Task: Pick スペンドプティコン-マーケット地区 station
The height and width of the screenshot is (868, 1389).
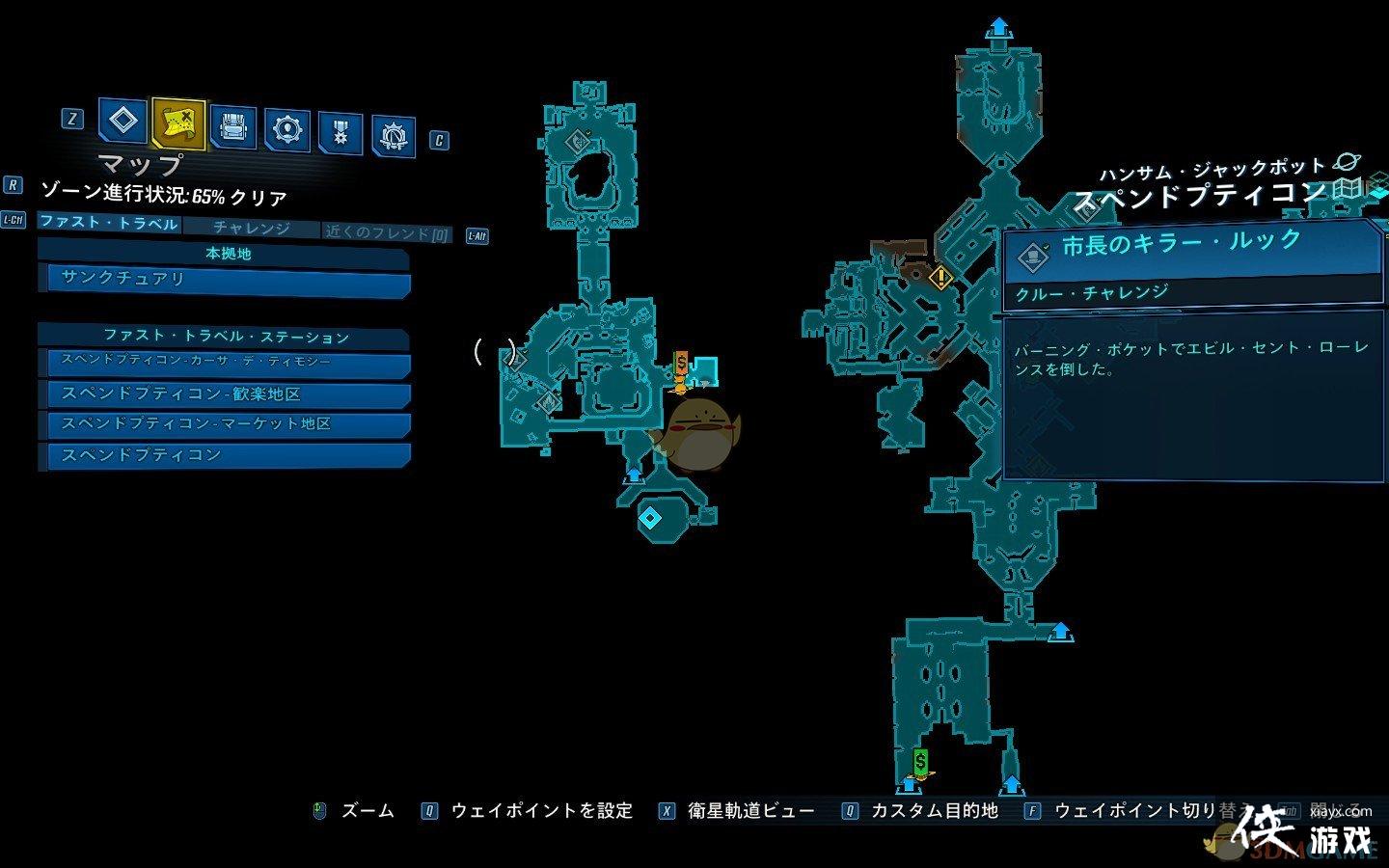Action: [224, 424]
